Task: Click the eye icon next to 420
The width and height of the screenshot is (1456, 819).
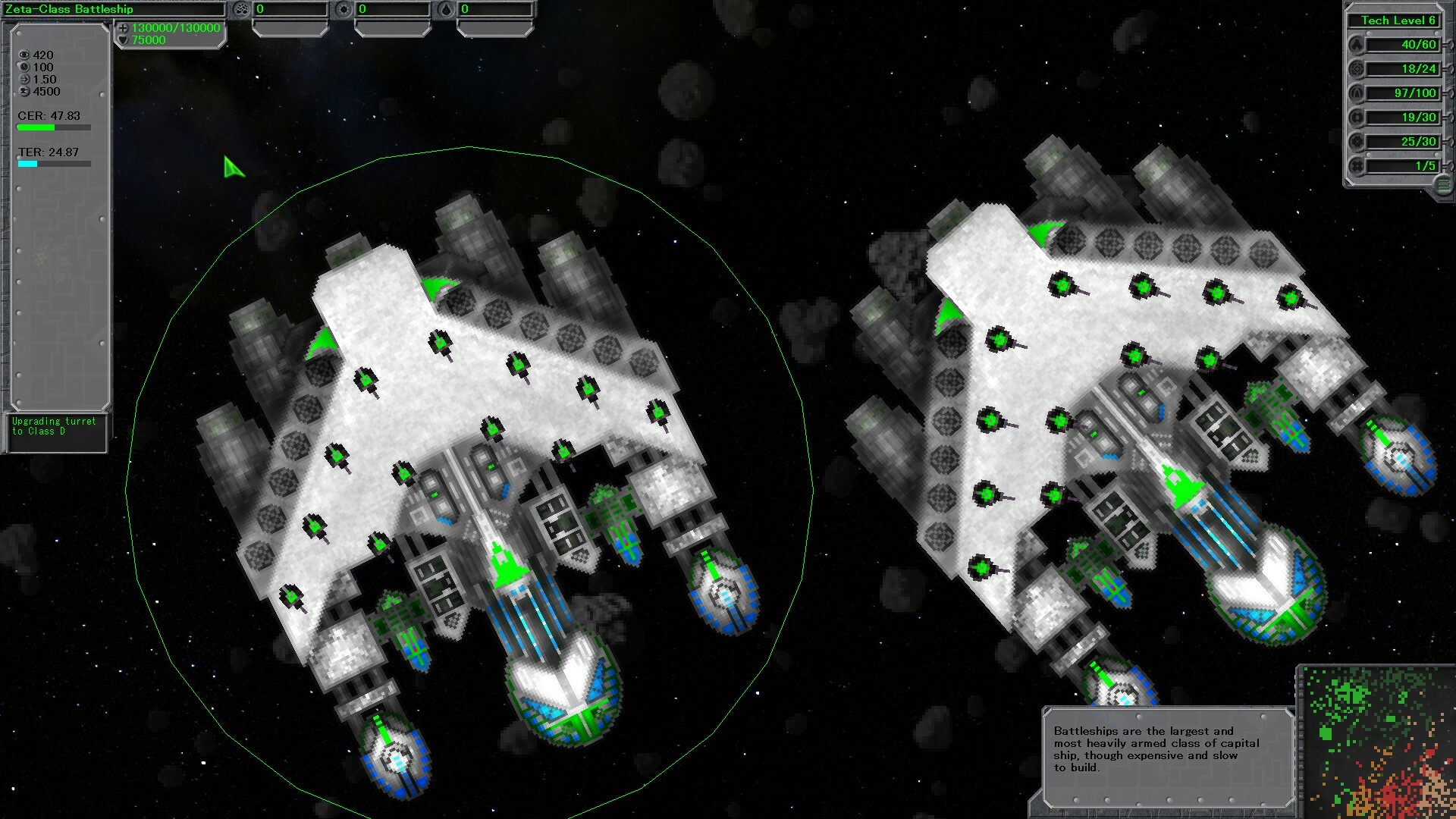Action: [x=25, y=55]
